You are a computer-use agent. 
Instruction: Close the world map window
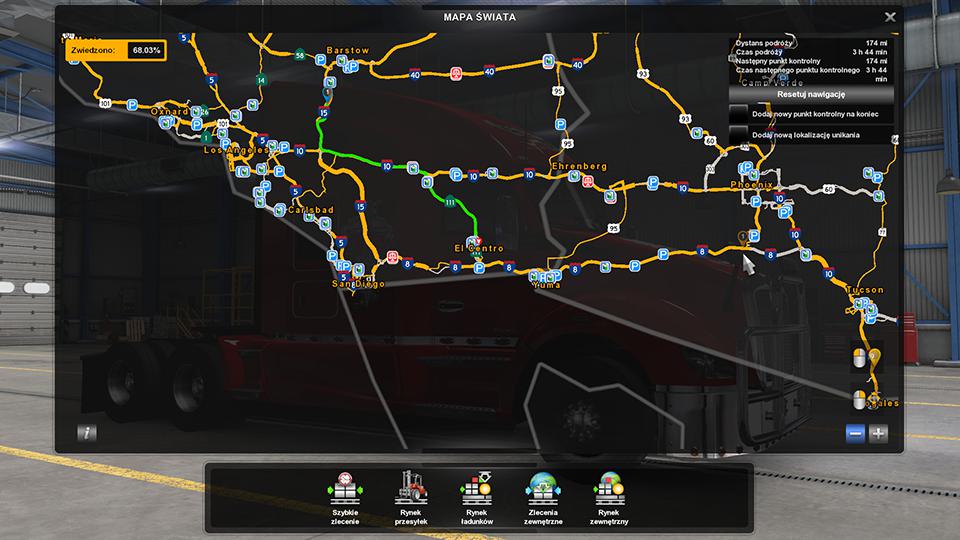(890, 16)
